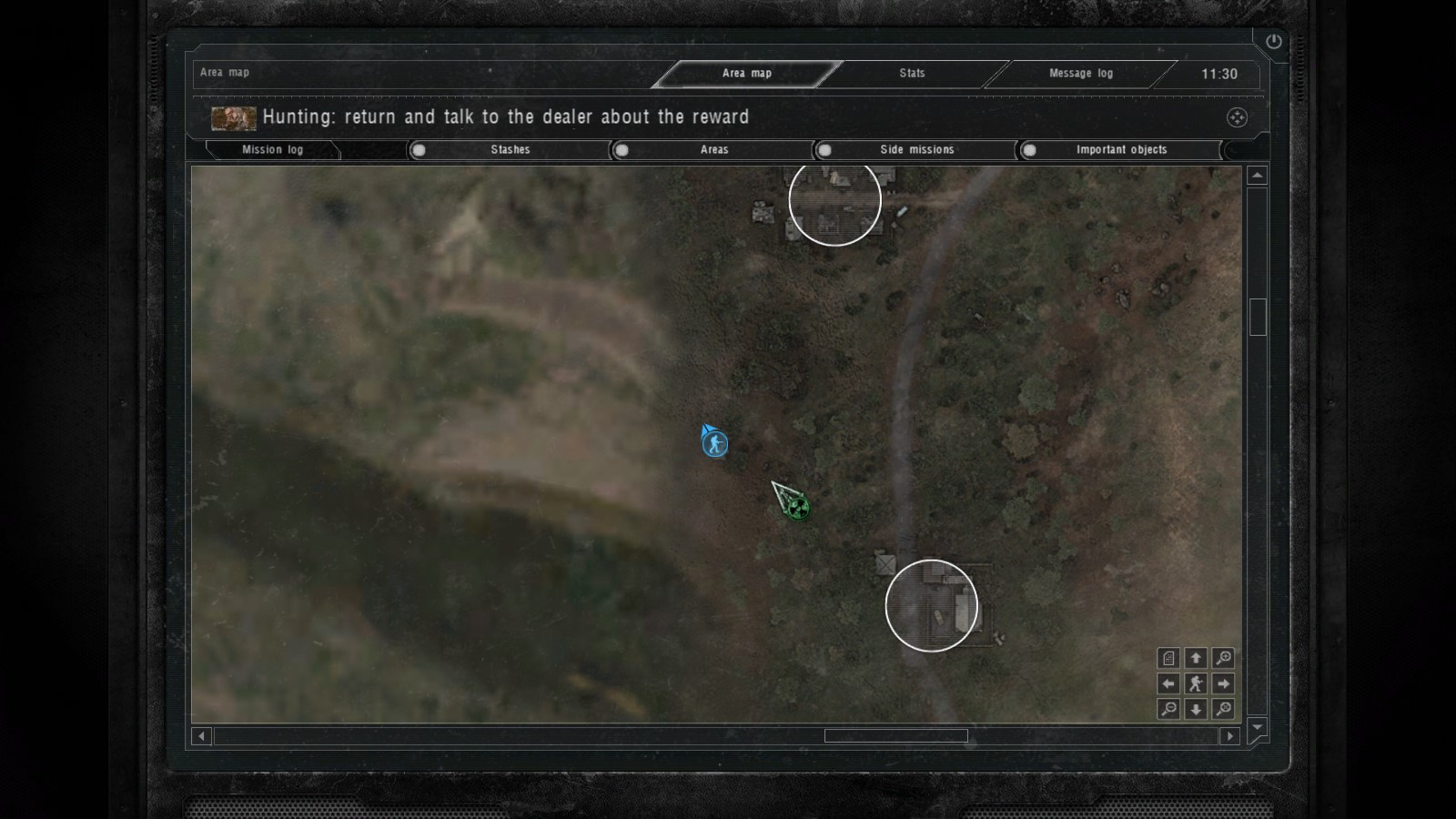Center the map on the player figure
The image size is (1456, 819).
1196,683
